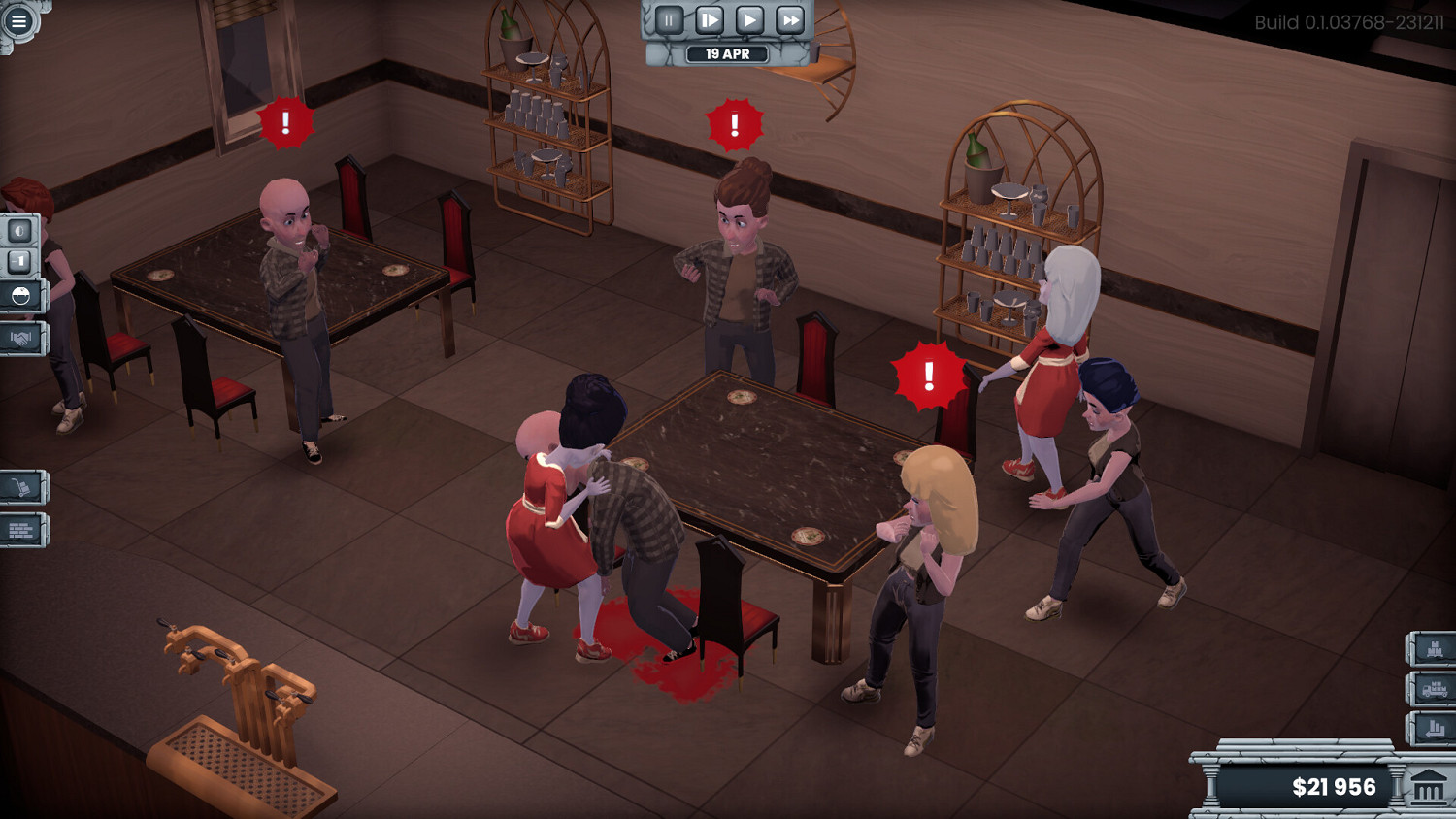The image size is (1456, 819).
Task: Resume normal speed with the play button
Action: (747, 18)
